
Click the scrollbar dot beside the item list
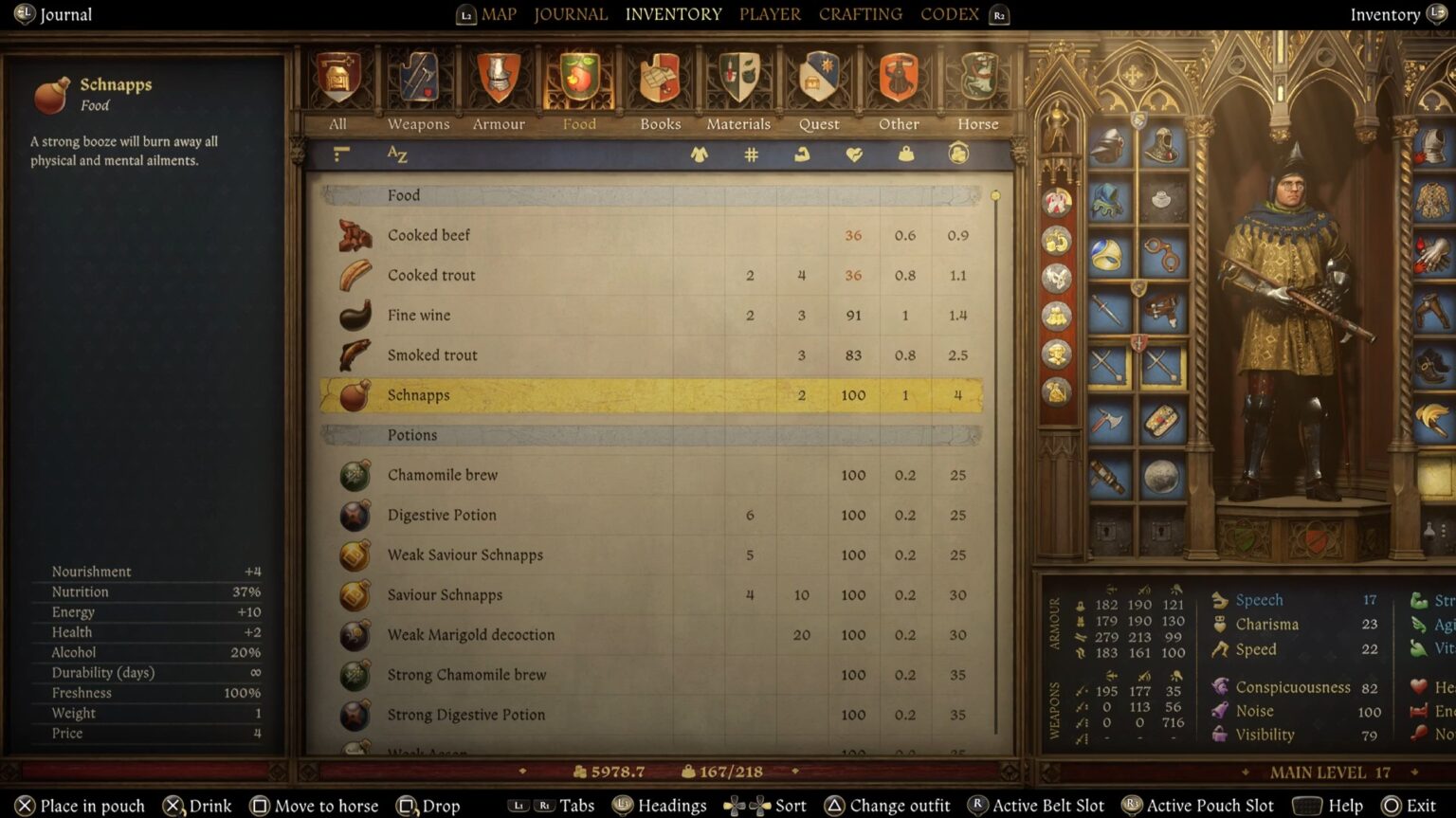click(994, 194)
